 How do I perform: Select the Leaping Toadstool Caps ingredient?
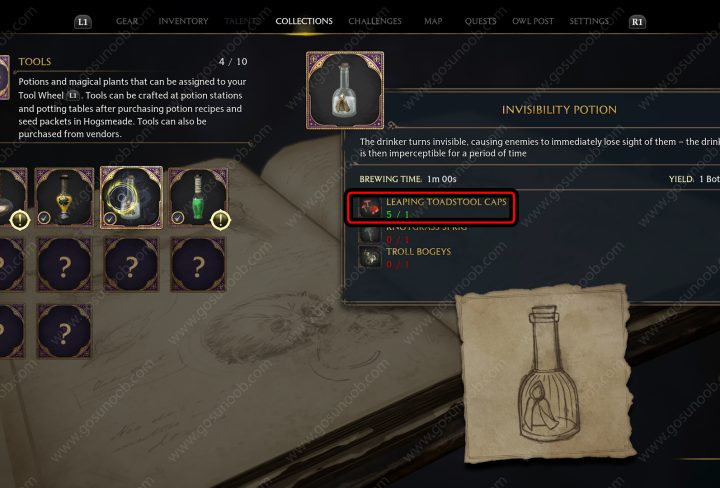click(434, 207)
